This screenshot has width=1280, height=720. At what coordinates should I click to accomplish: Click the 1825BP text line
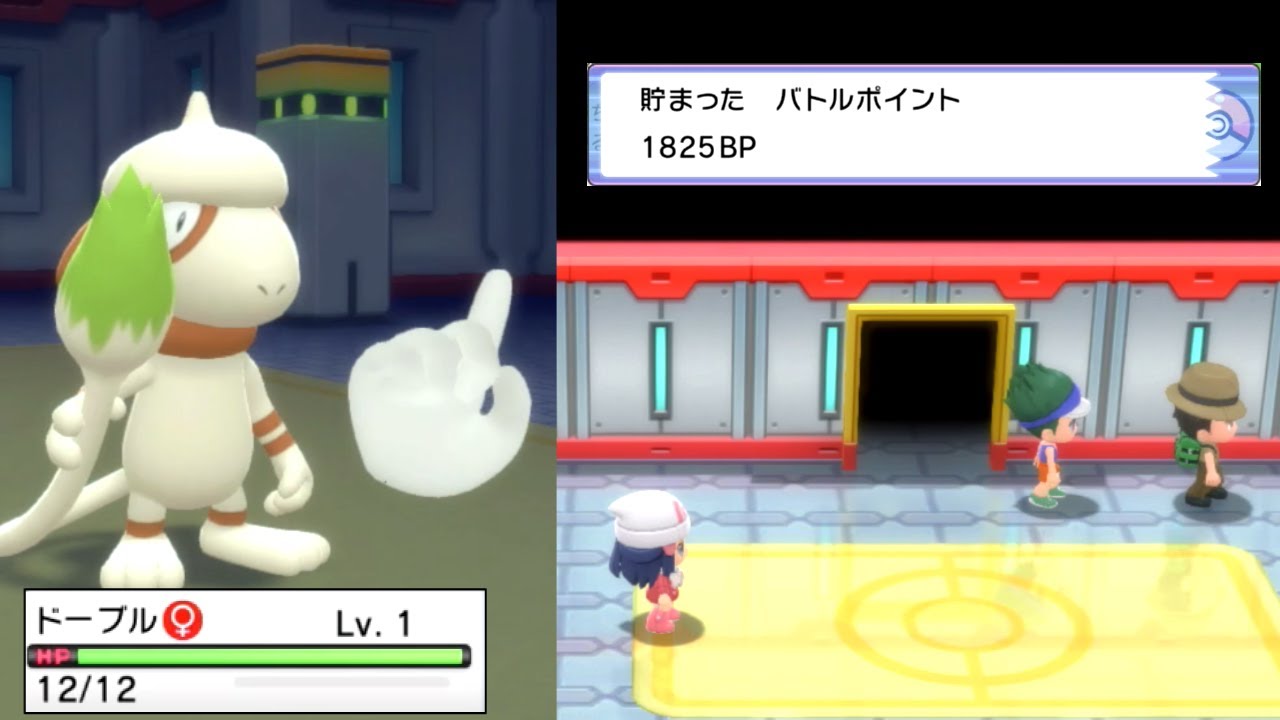700,145
